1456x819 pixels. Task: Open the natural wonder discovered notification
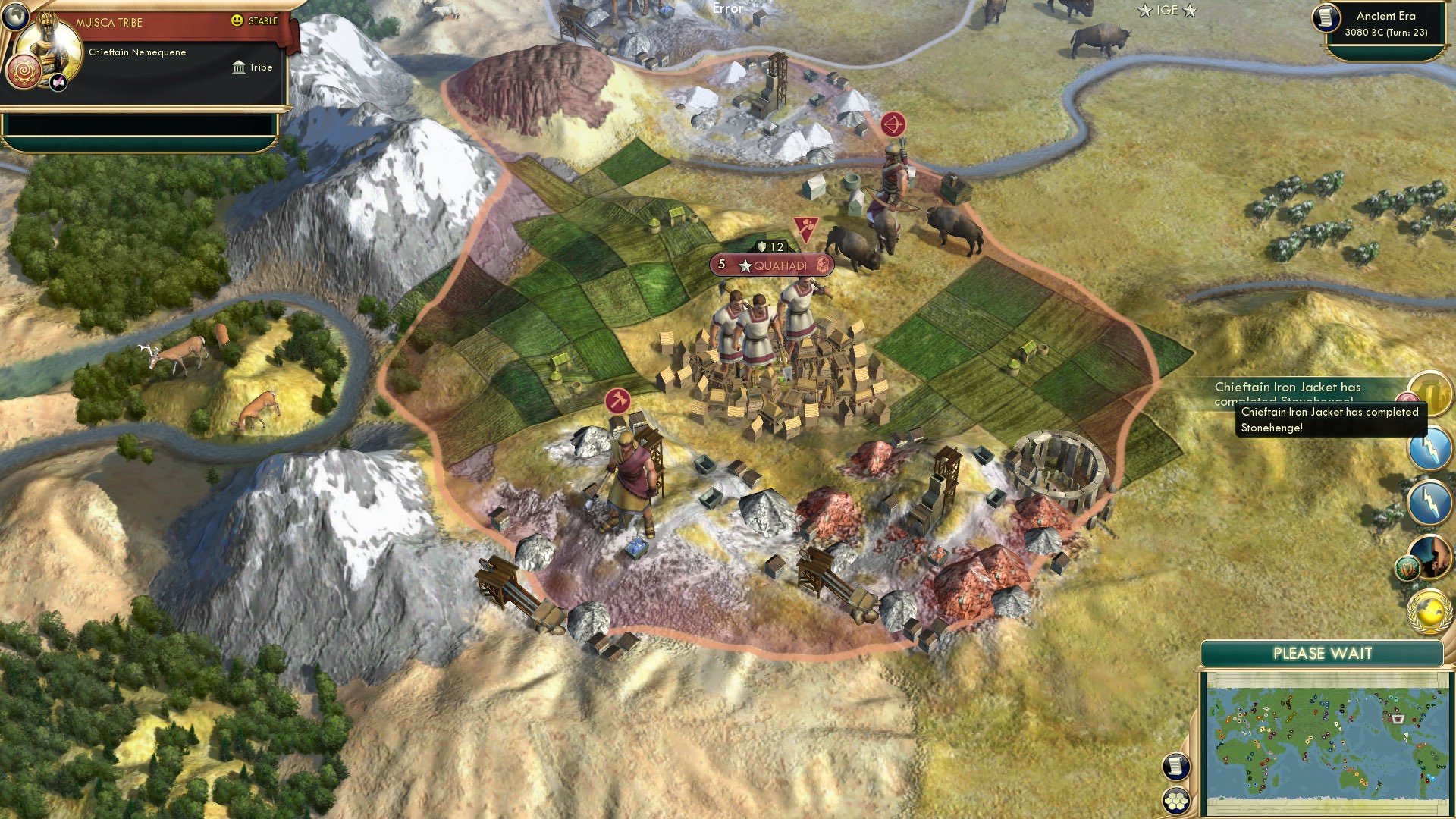pyautogui.click(x=1432, y=556)
